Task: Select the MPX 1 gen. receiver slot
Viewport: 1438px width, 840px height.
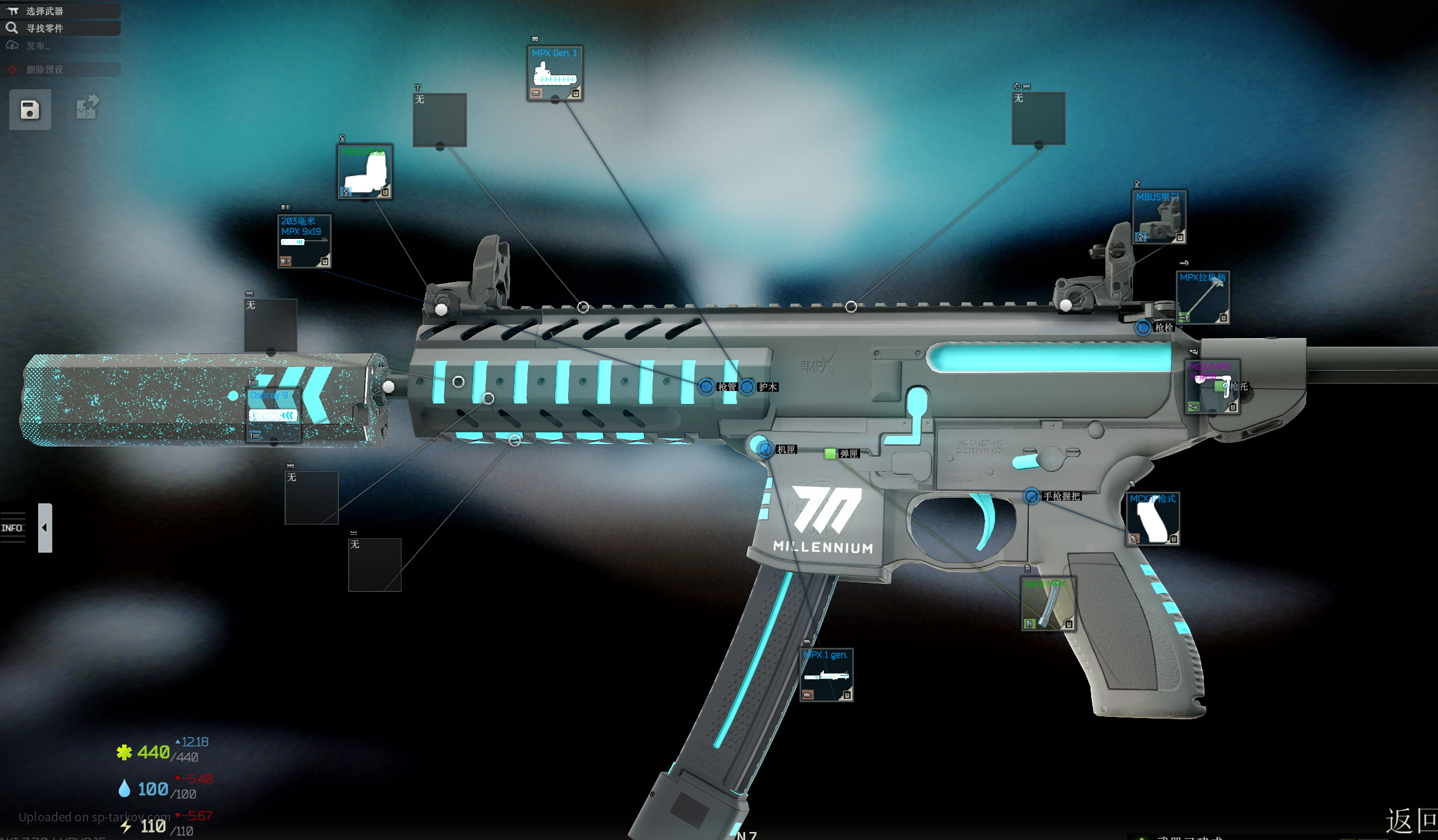Action: pos(826,674)
